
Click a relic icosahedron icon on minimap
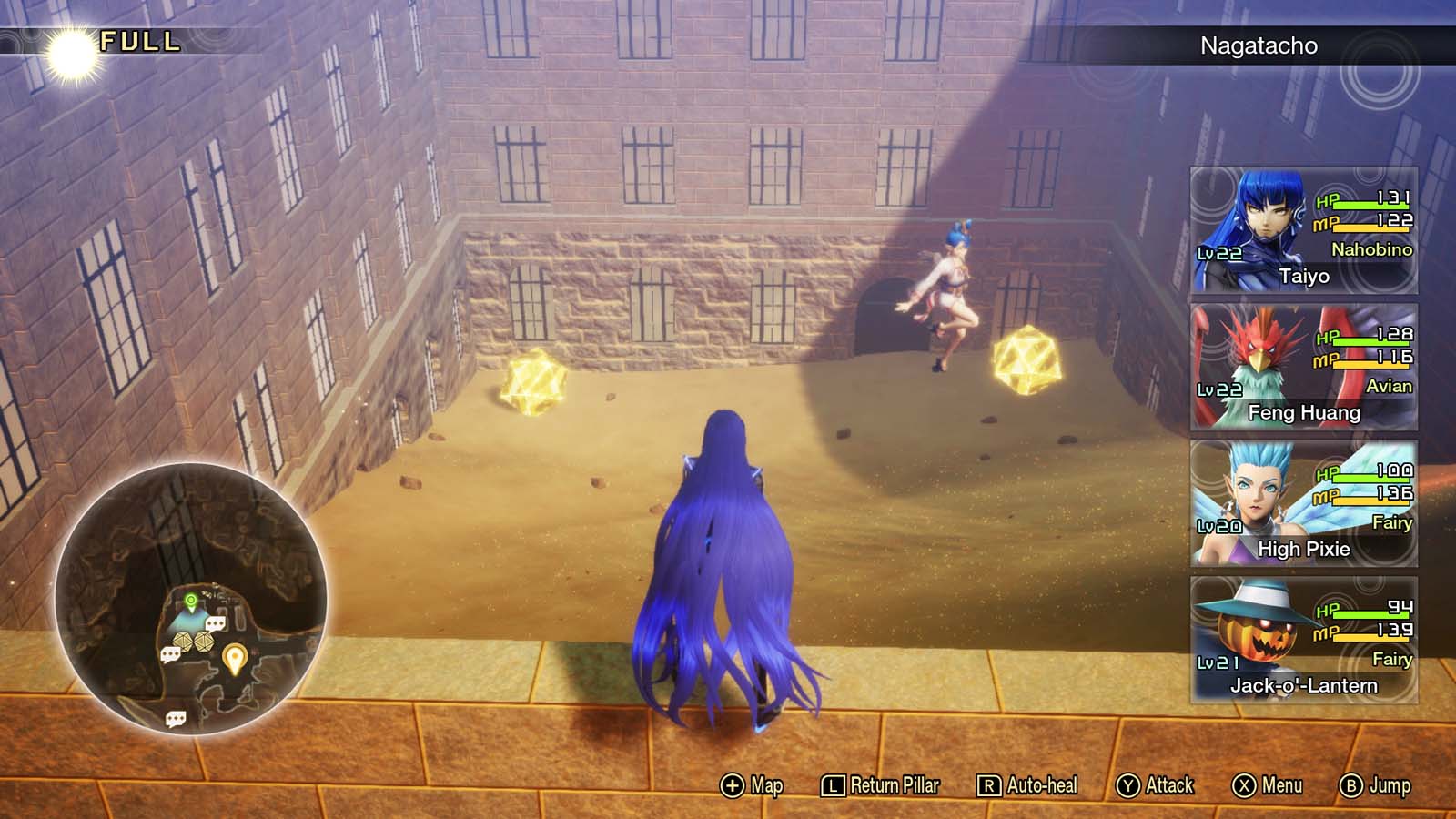point(182,640)
